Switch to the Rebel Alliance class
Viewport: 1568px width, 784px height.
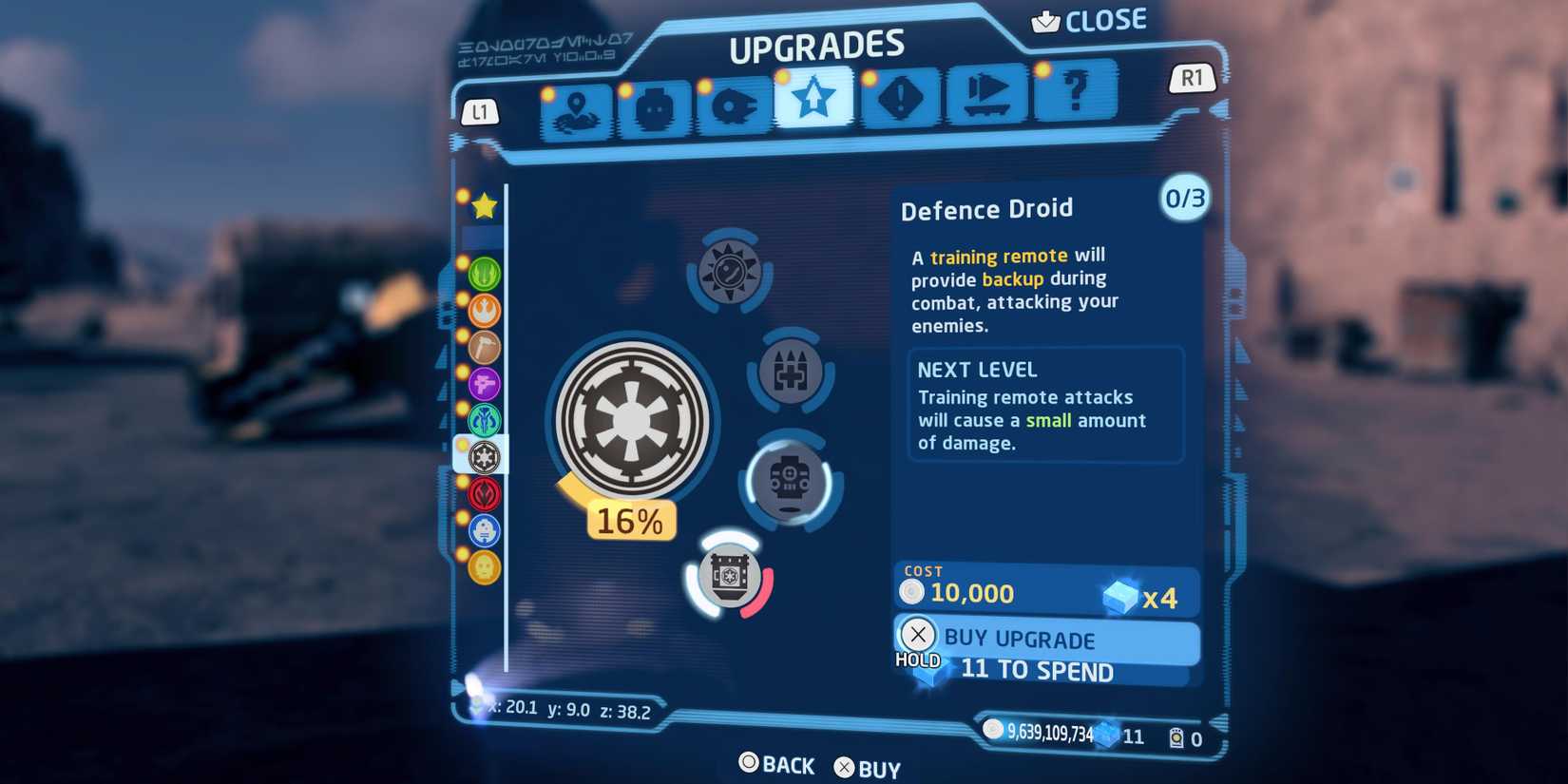485,311
